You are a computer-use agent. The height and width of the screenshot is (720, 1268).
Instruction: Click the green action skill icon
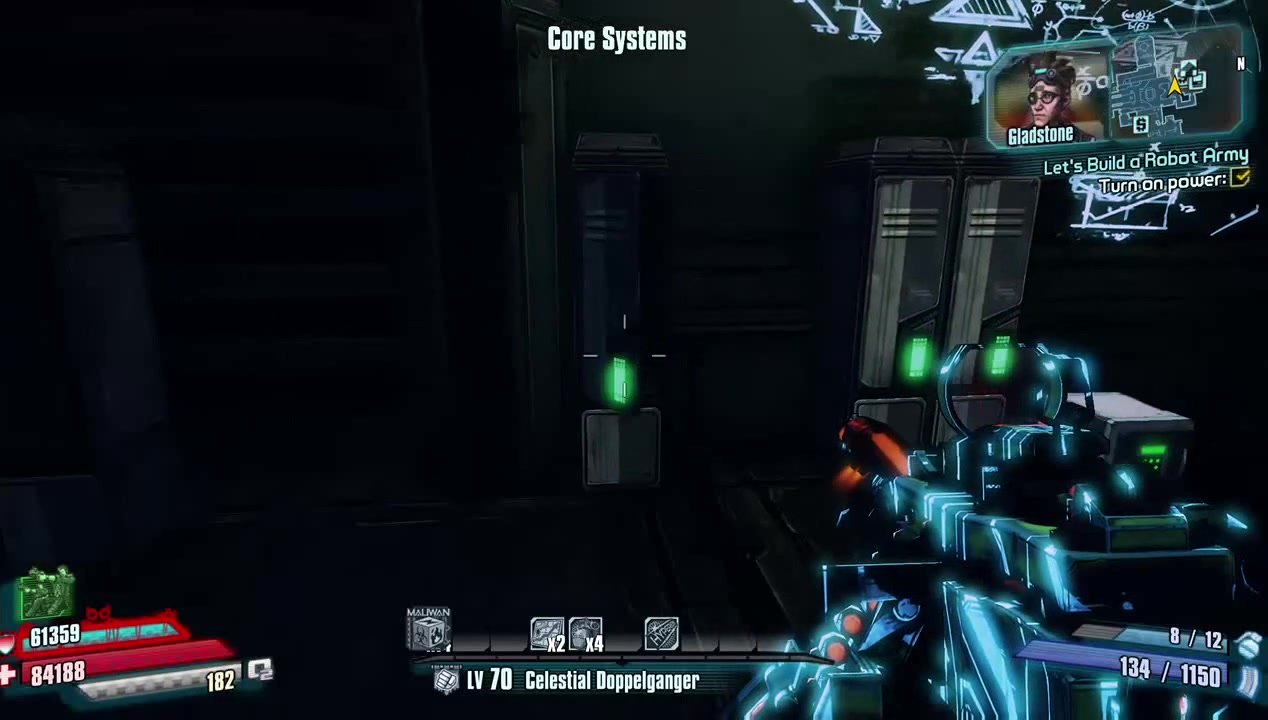46,594
